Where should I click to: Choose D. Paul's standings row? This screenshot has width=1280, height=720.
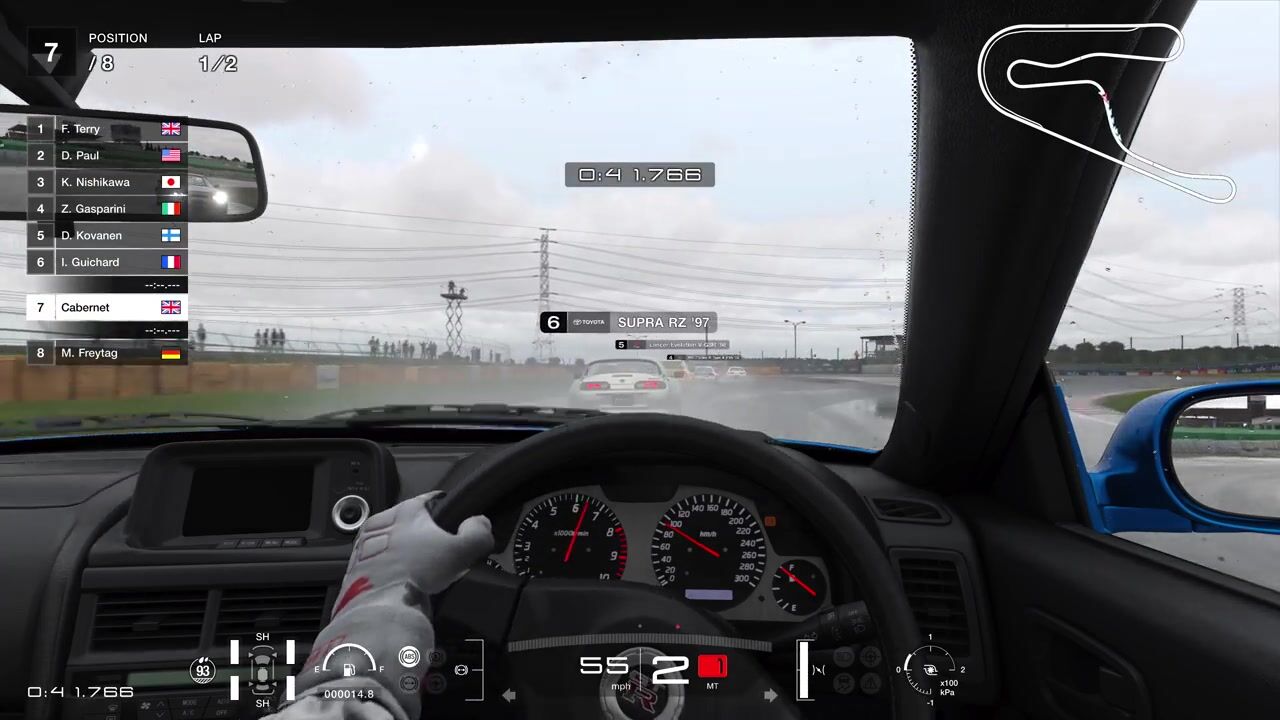106,156
